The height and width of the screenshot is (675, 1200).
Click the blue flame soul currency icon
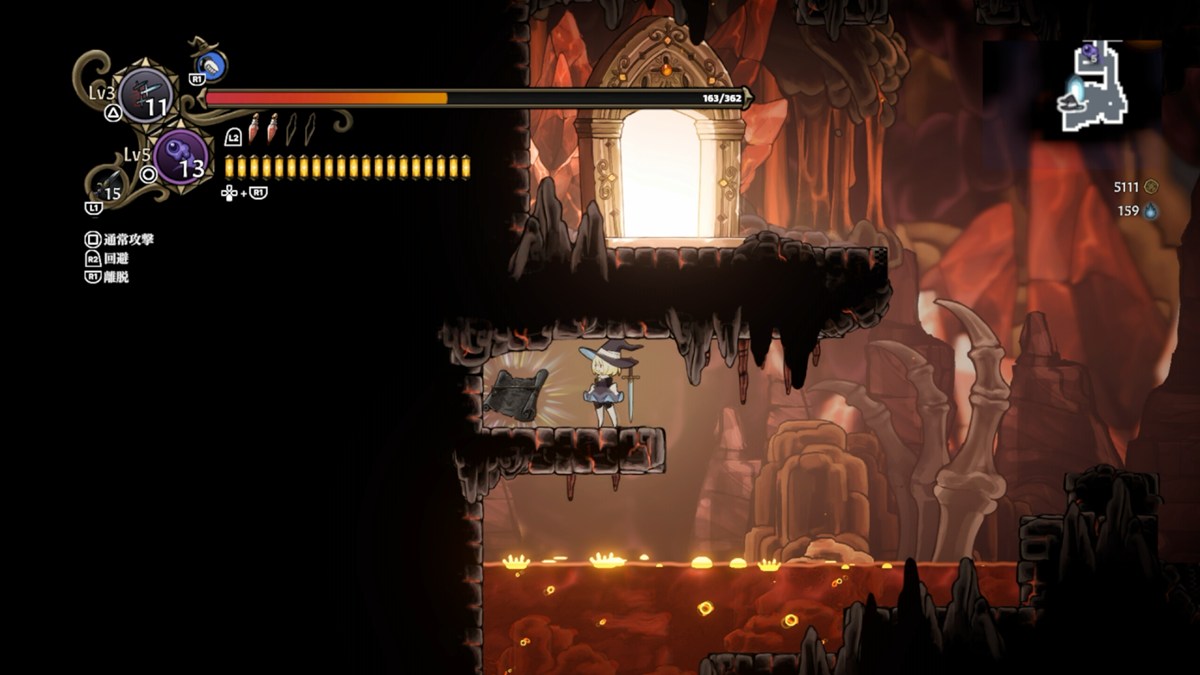click(x=1151, y=211)
